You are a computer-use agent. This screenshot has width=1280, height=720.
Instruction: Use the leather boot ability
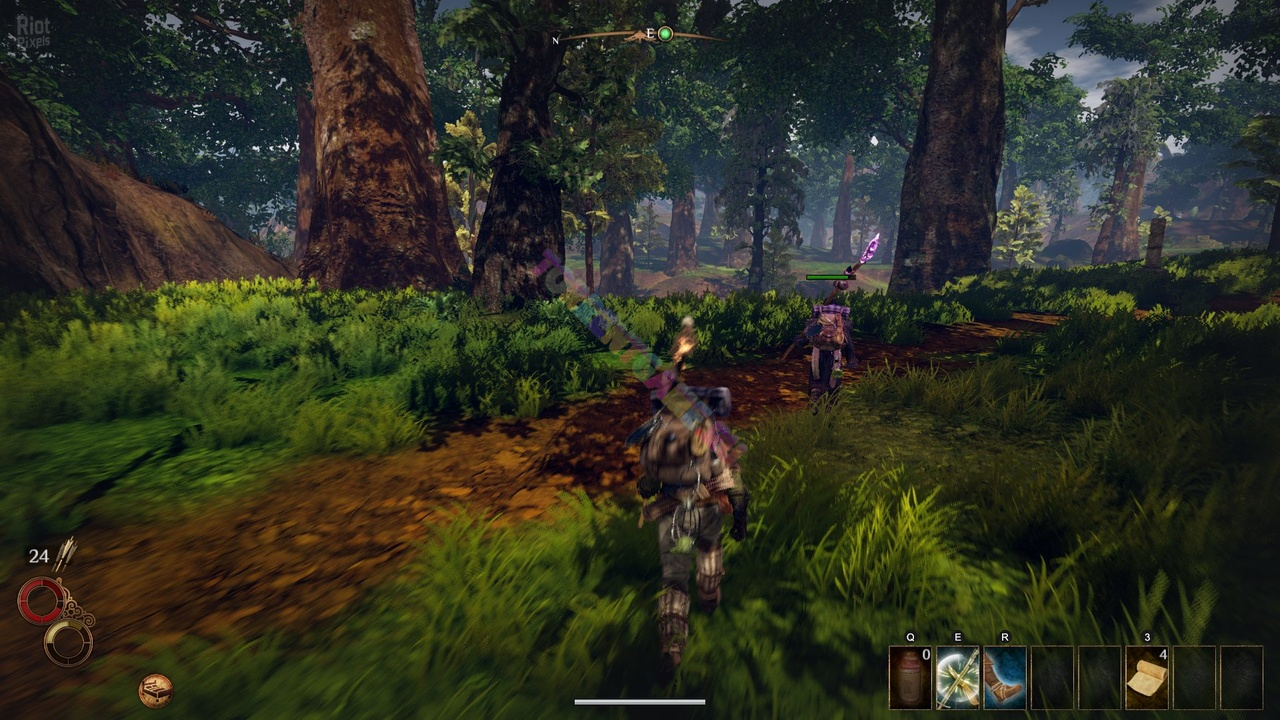point(1005,678)
